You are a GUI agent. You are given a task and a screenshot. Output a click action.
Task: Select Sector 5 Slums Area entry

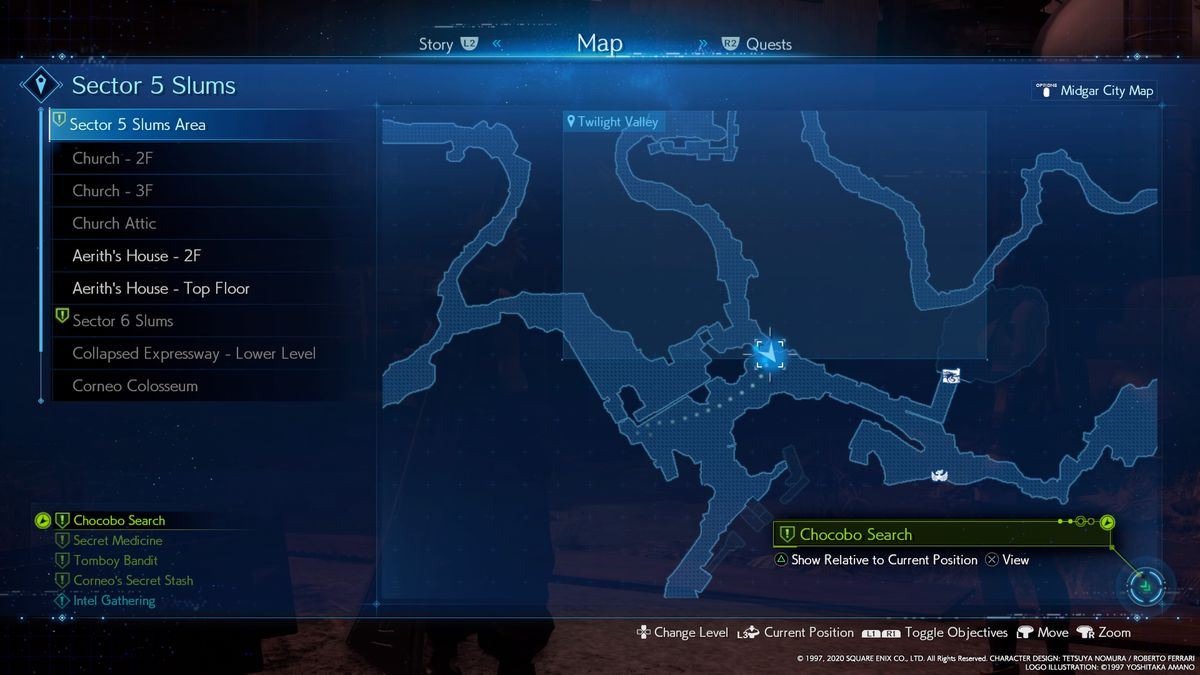[137, 125]
